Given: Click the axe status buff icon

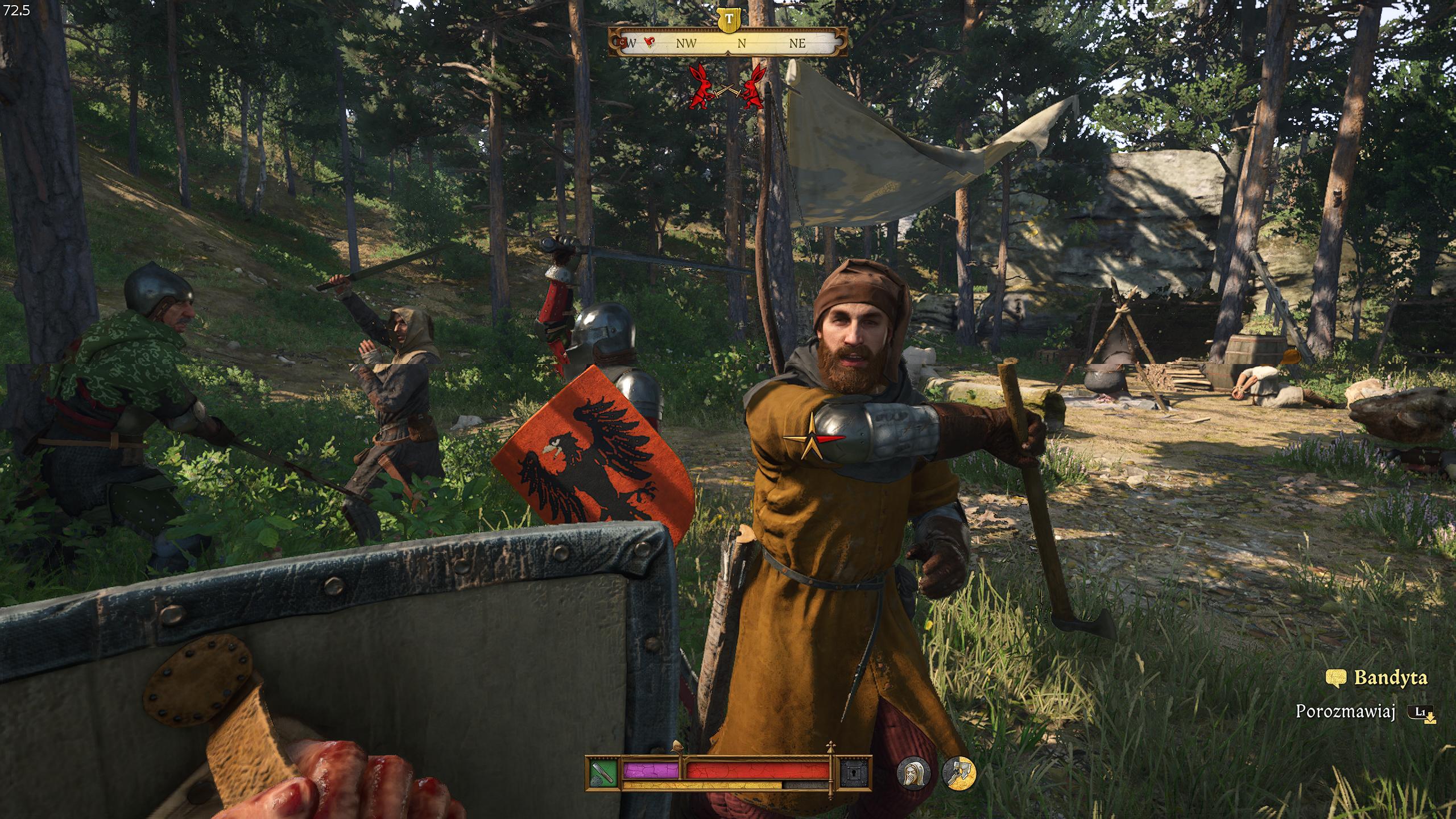Looking at the screenshot, I should tap(959, 773).
